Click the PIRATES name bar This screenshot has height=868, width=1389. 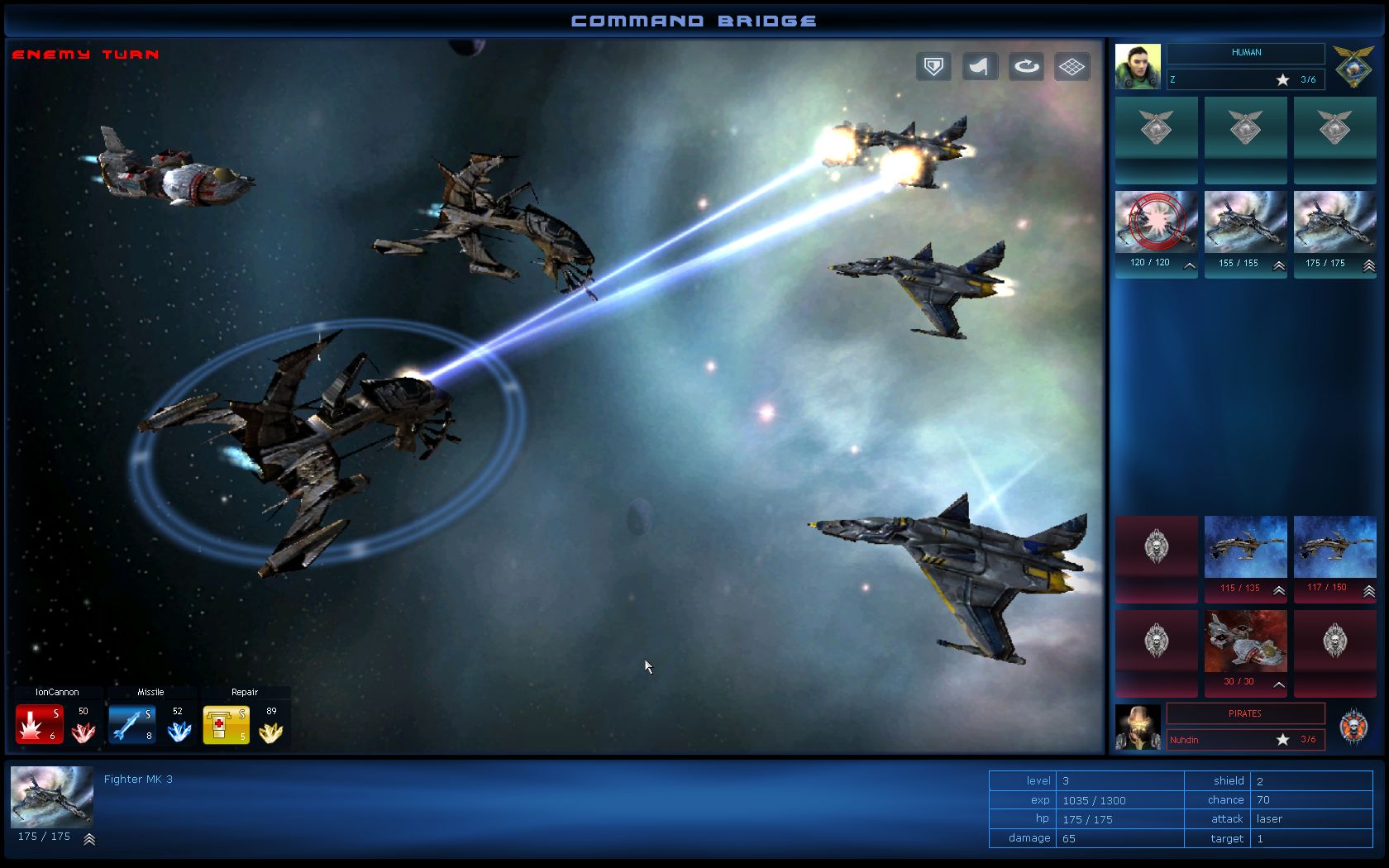tap(1244, 713)
